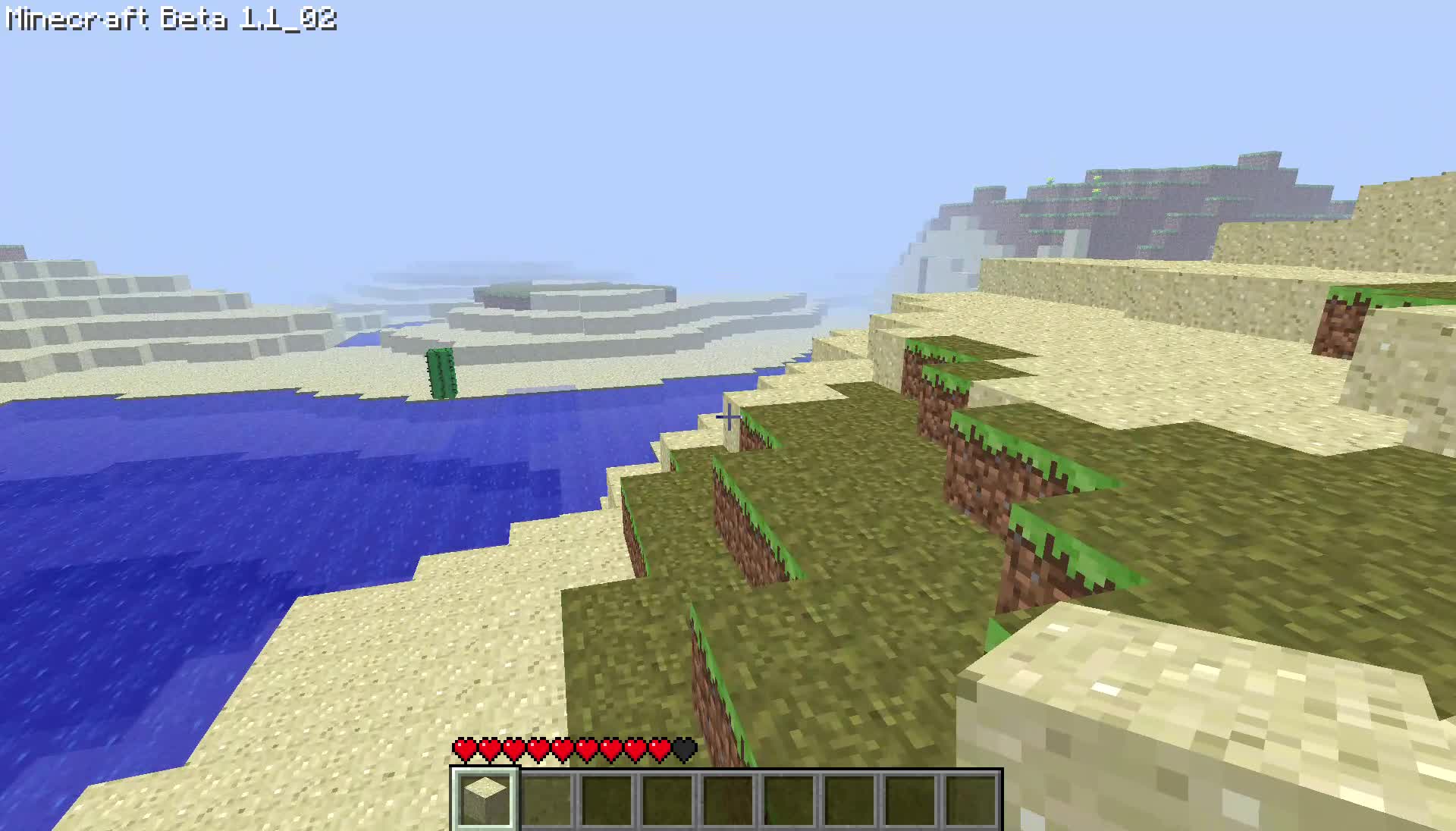The height and width of the screenshot is (831, 1456).
Task: Click the Minecraft Beta 1.1_02 version text
Action: point(171,20)
